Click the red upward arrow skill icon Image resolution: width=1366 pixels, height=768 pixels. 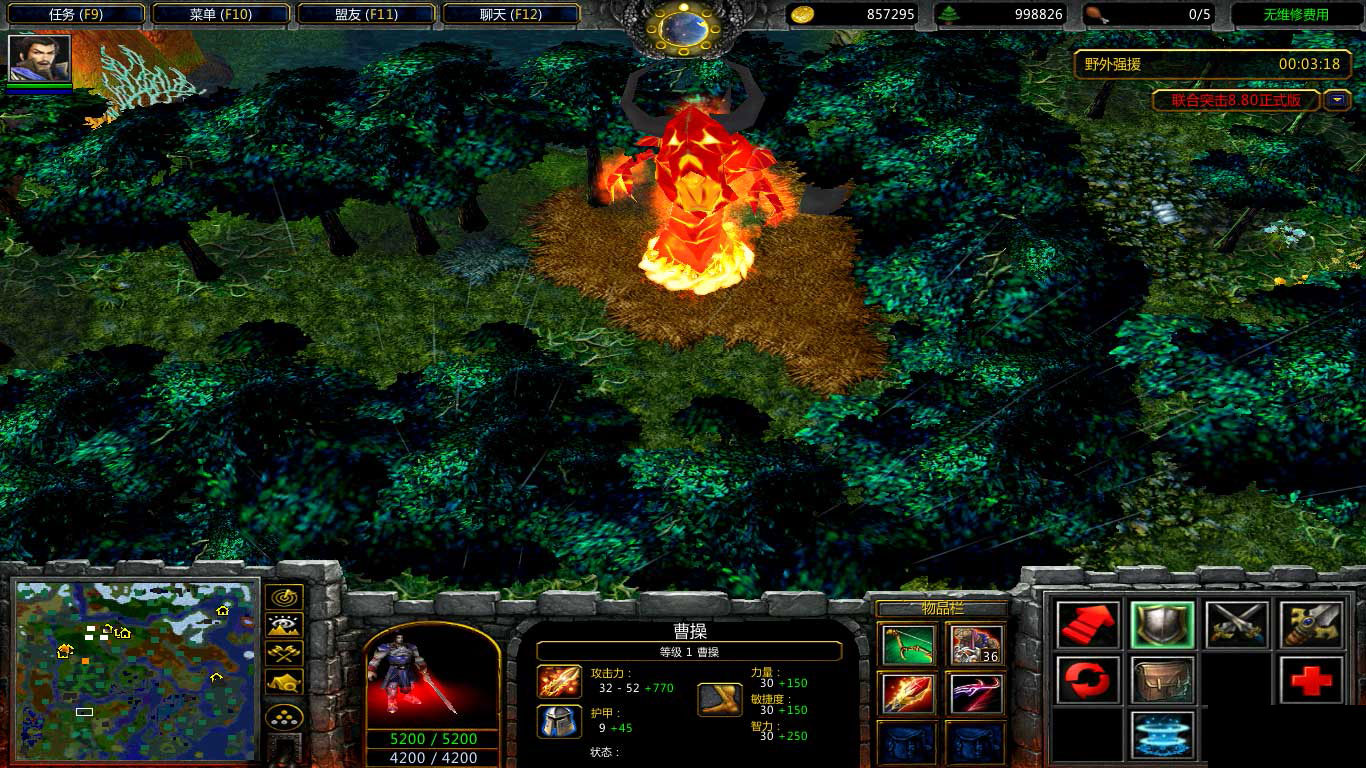point(1088,625)
